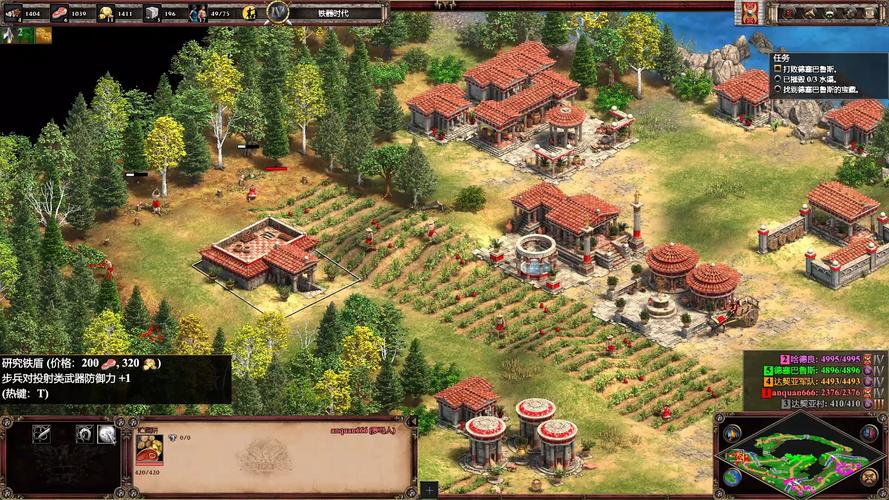Research the sword technology icon
The height and width of the screenshot is (500, 889).
coord(41,434)
